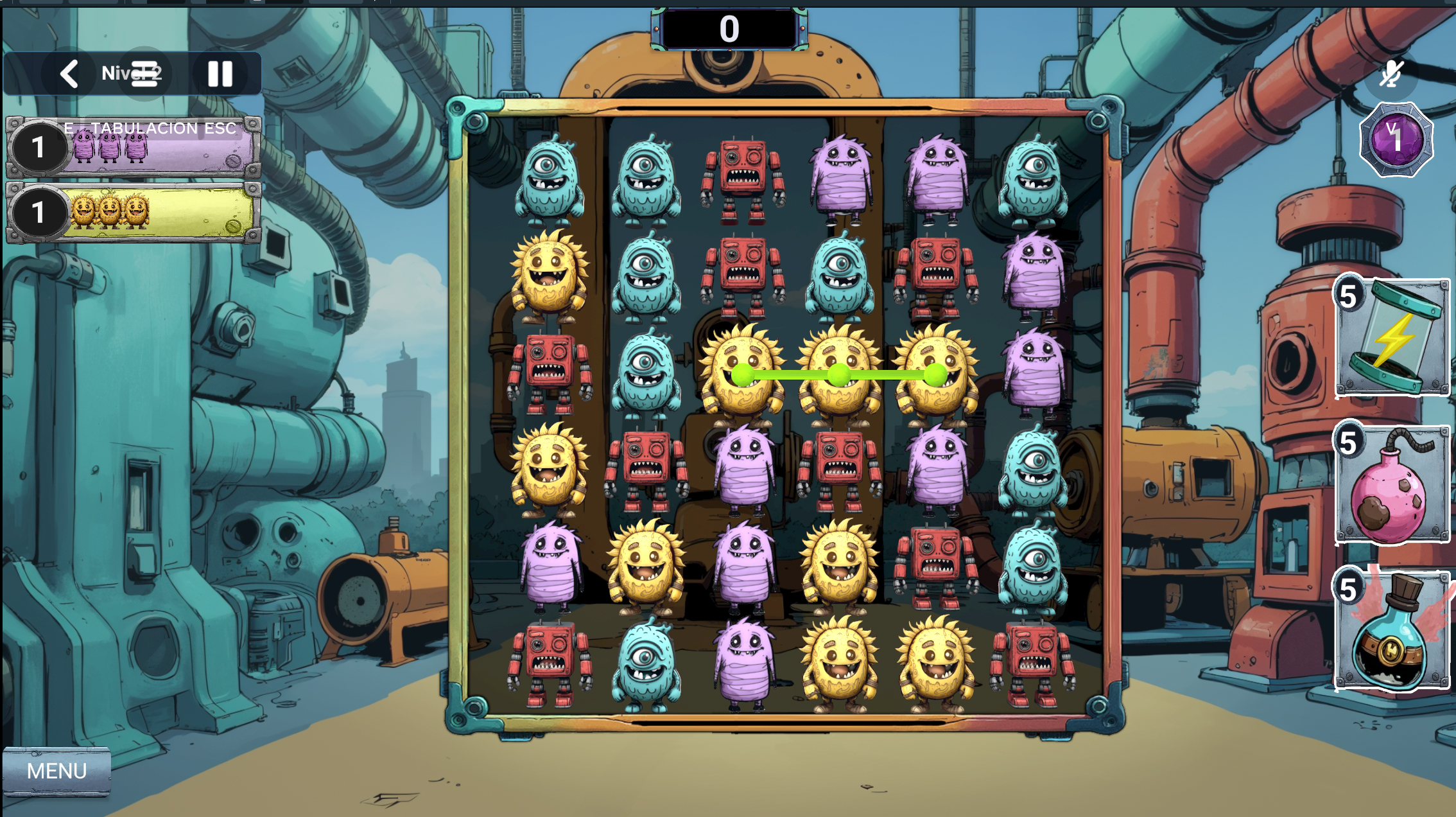
Task: Use the pink bomb power-up
Action: [x=1392, y=484]
